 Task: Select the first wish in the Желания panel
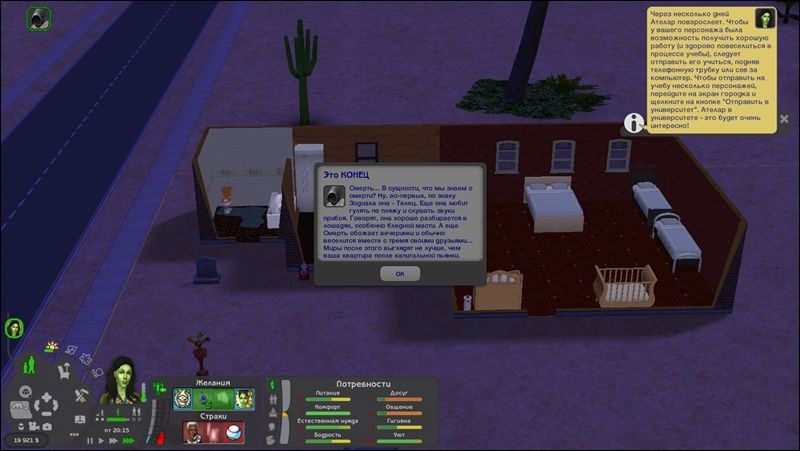coord(184,399)
